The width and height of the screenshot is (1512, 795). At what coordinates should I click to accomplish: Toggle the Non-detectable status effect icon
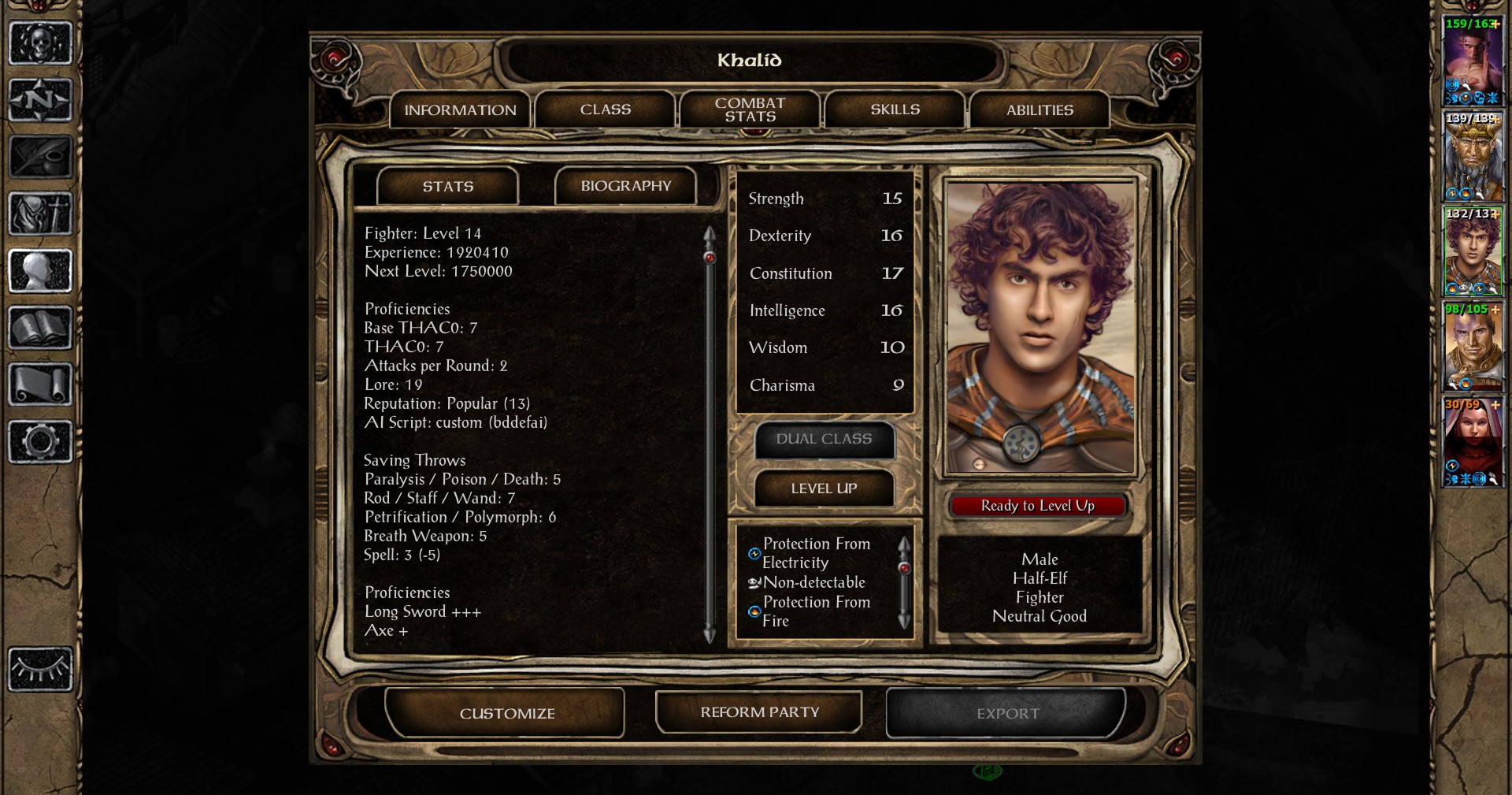(753, 582)
